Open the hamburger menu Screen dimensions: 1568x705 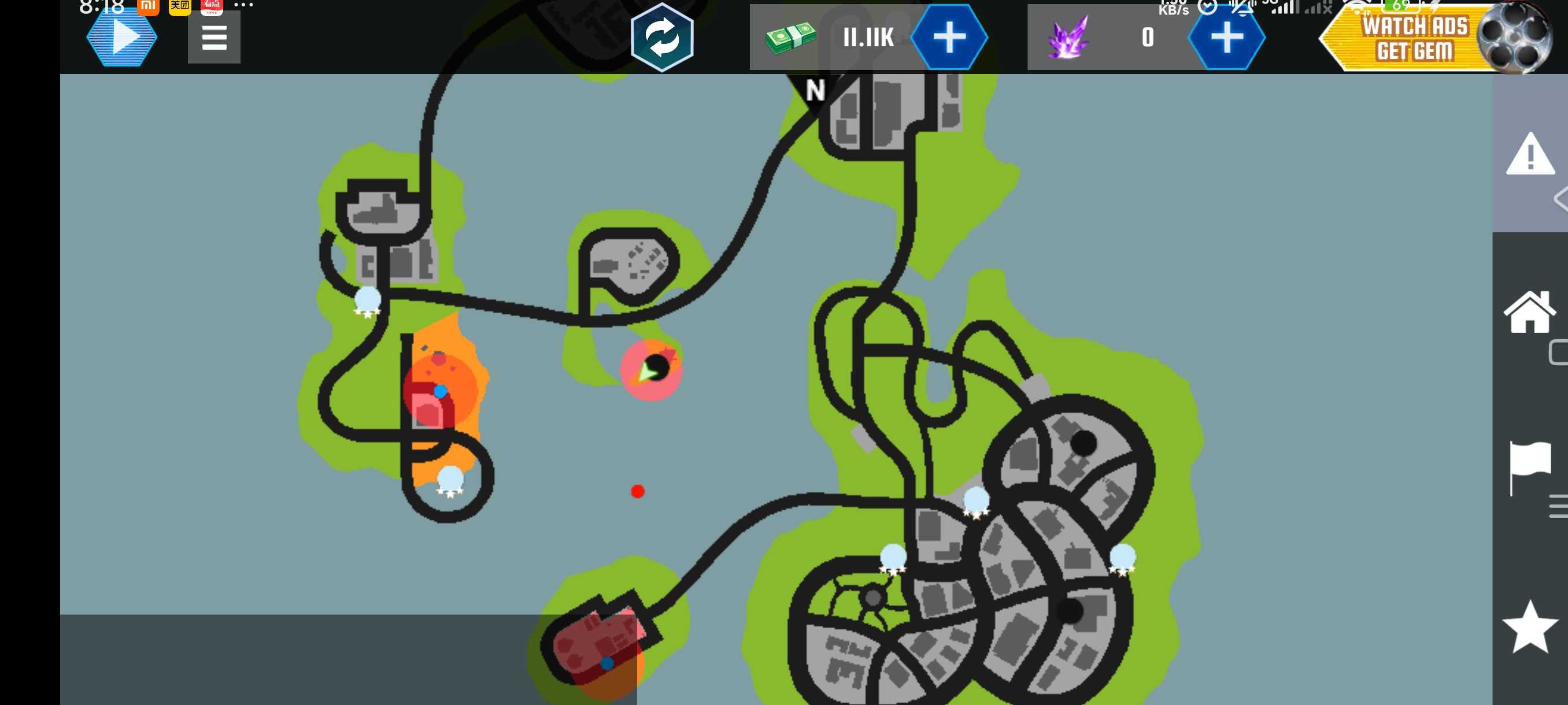click(214, 38)
